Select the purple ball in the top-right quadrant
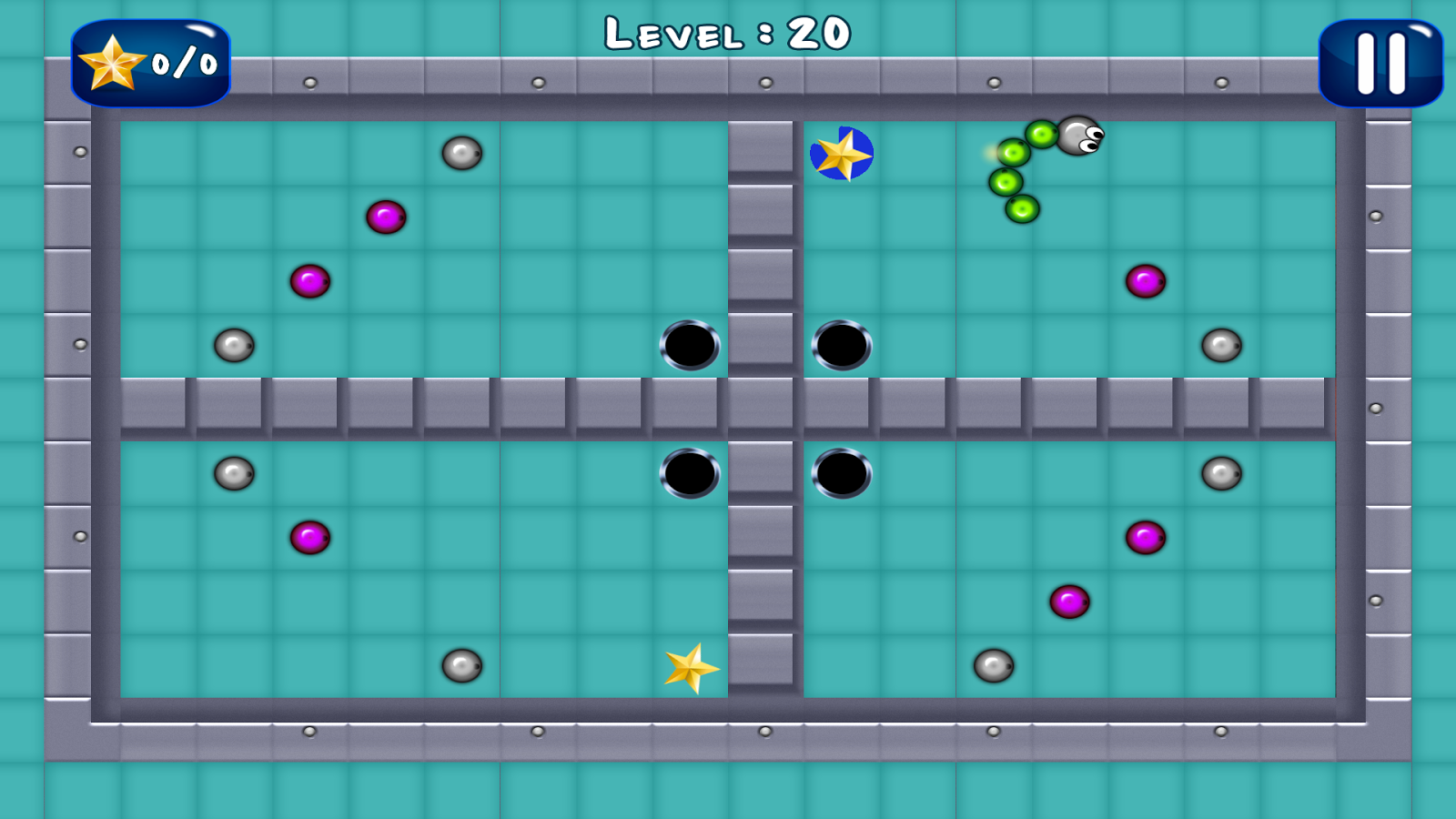 click(1145, 281)
